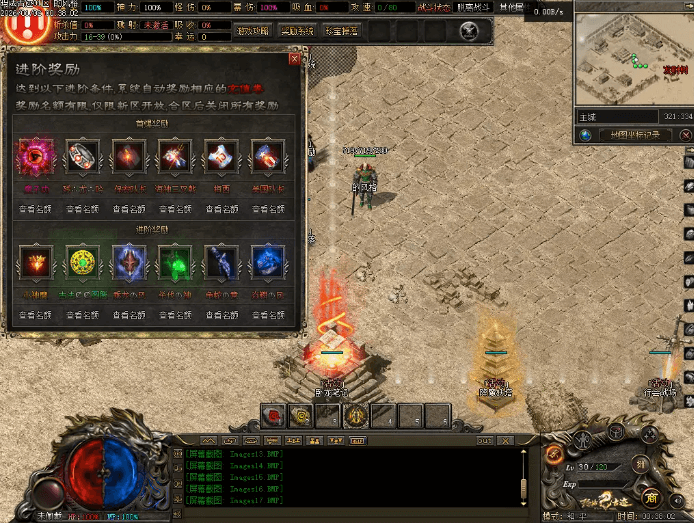Click the blue globe icon under minimap
694x523 pixels.
pos(586,135)
